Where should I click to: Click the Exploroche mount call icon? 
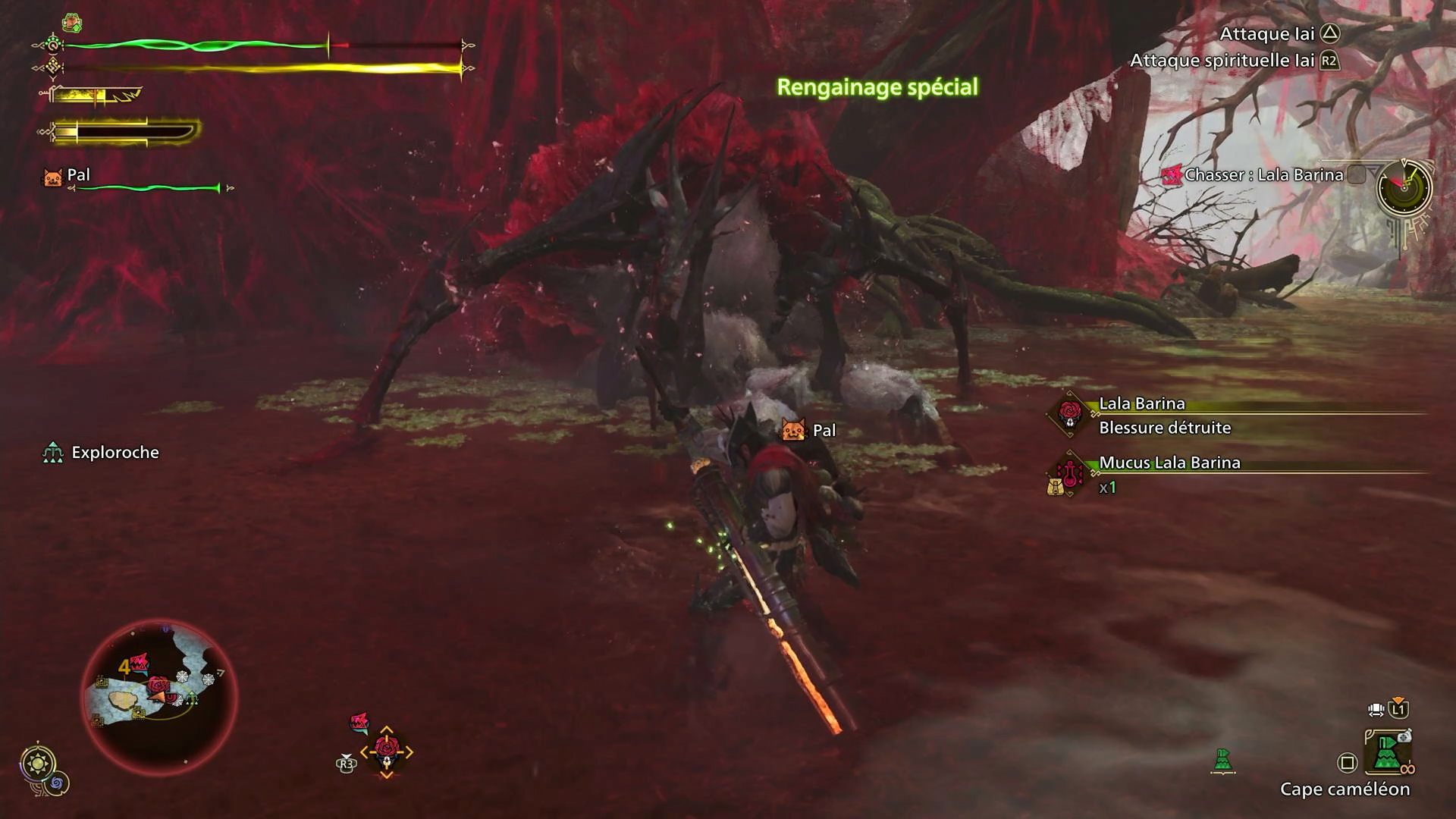click(x=52, y=453)
